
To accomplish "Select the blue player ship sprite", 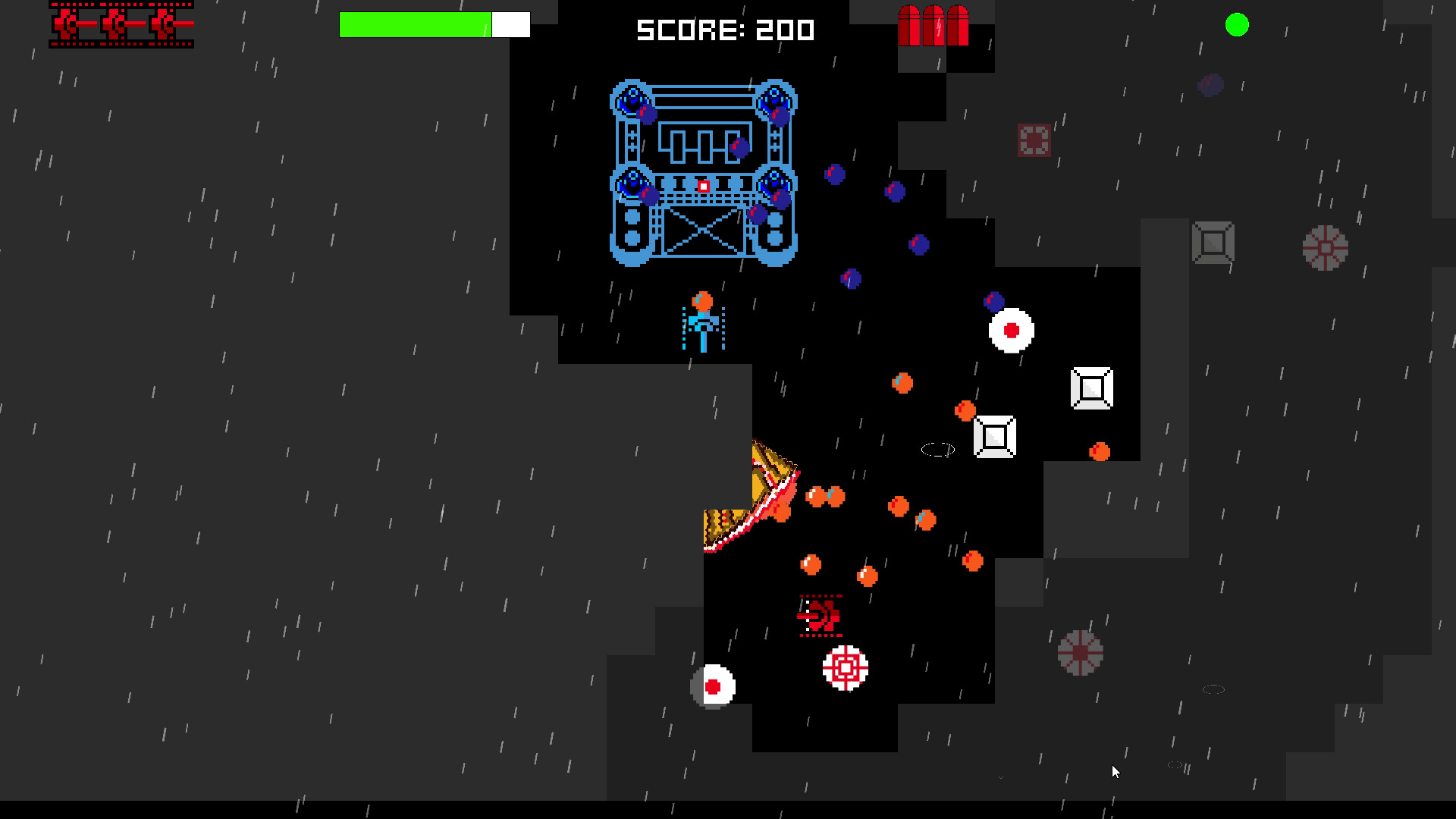I will pos(704,322).
